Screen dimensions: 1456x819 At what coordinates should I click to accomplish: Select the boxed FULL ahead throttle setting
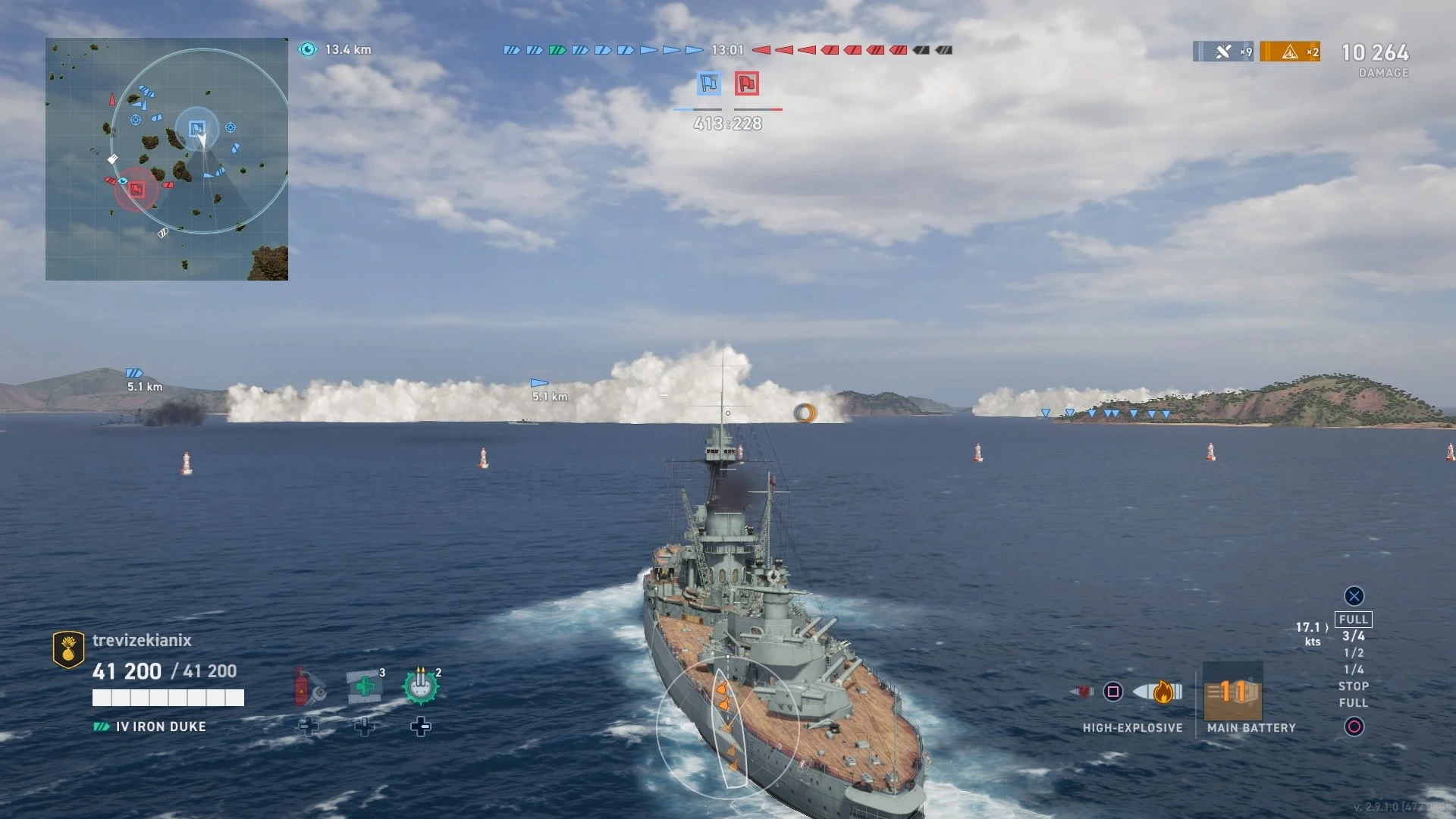click(x=1353, y=620)
